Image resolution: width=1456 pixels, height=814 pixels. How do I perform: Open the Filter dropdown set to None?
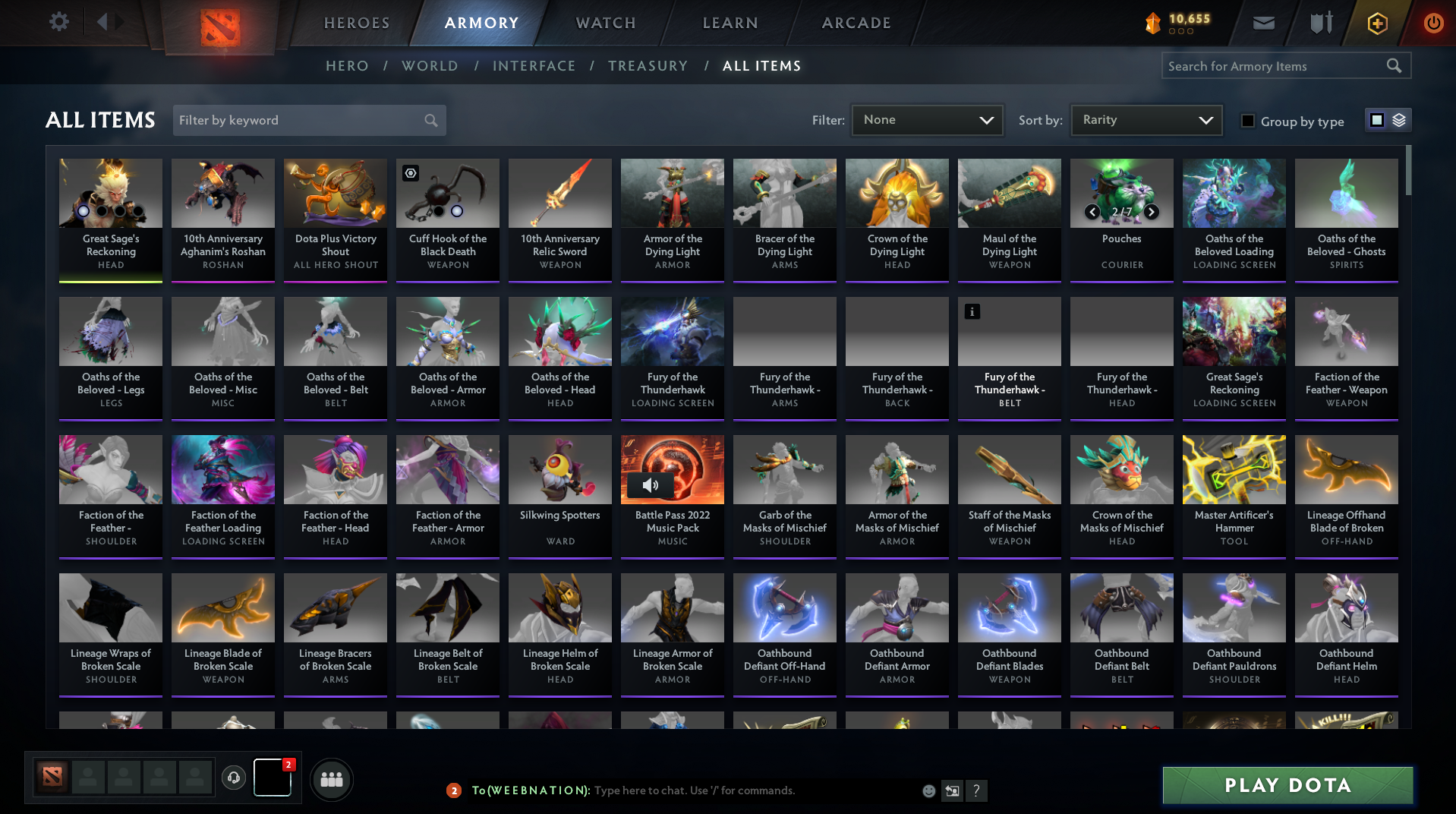click(926, 119)
